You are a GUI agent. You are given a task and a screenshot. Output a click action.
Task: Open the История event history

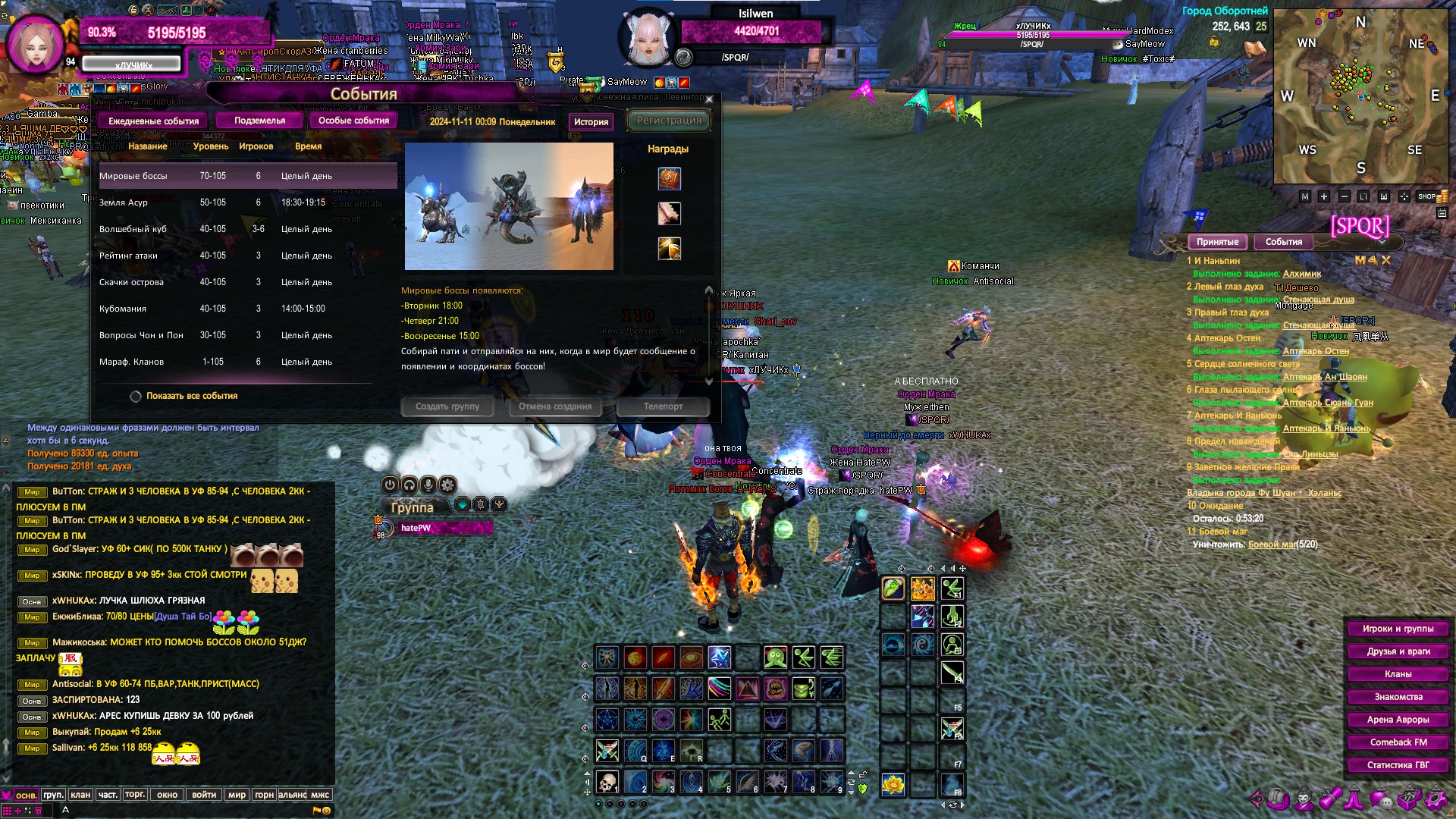coord(591,121)
